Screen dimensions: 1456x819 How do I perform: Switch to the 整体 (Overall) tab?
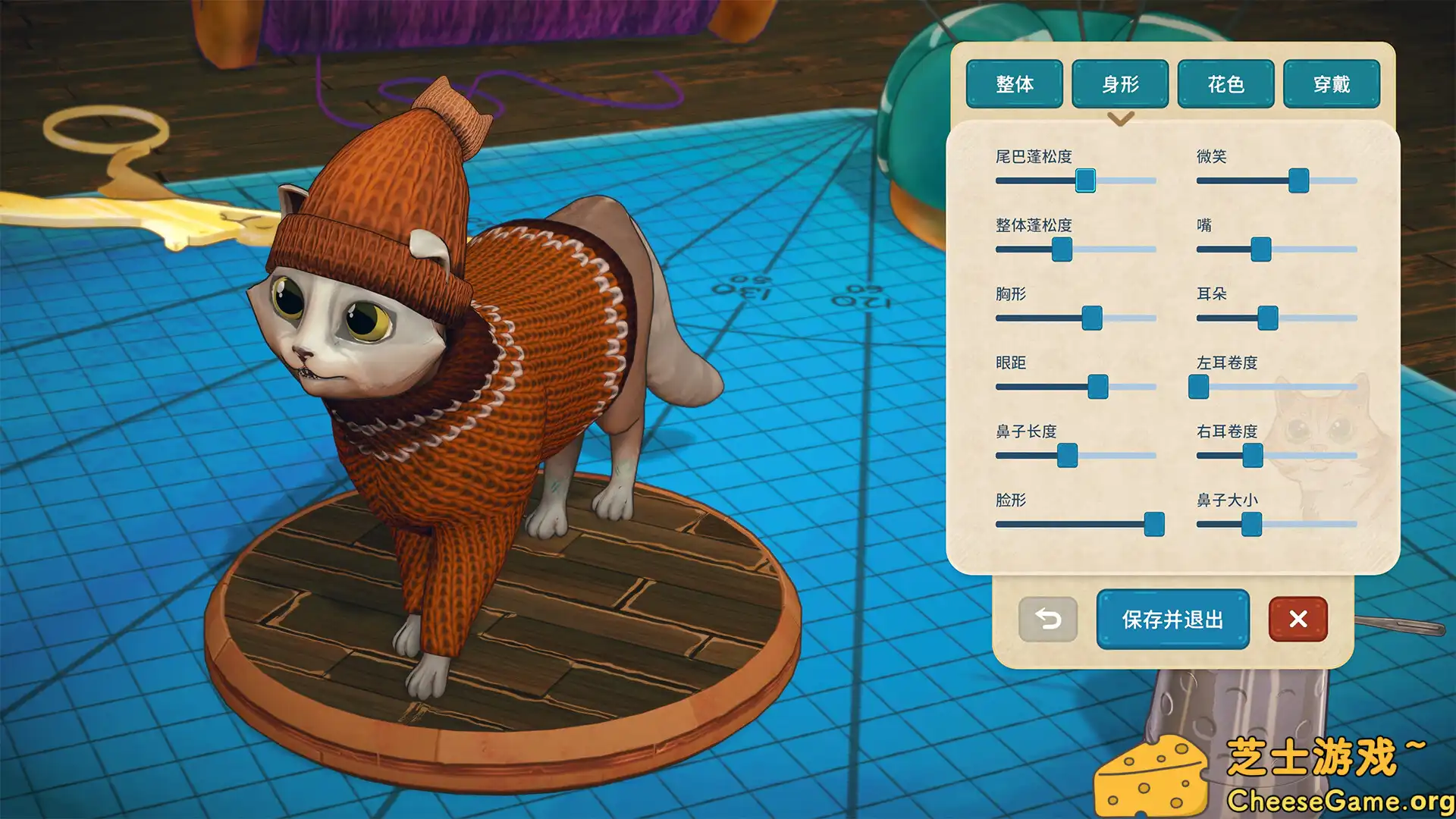pyautogui.click(x=1015, y=85)
